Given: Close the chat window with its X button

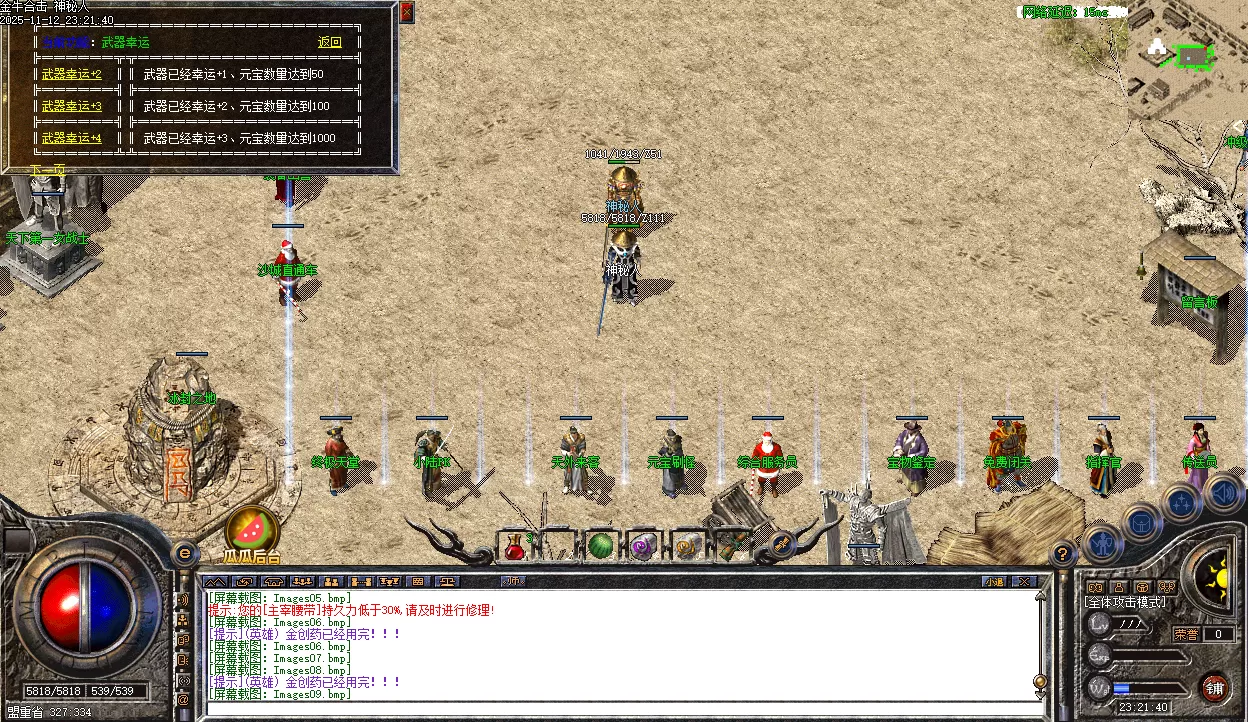Looking at the screenshot, I should [x=1023, y=581].
